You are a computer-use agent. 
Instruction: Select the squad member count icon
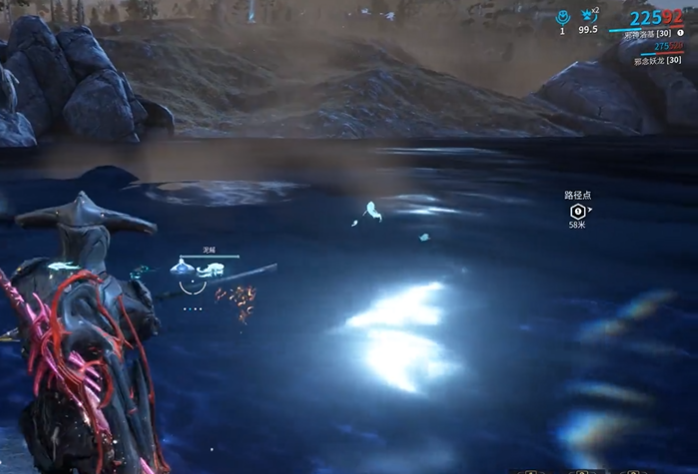(562, 17)
